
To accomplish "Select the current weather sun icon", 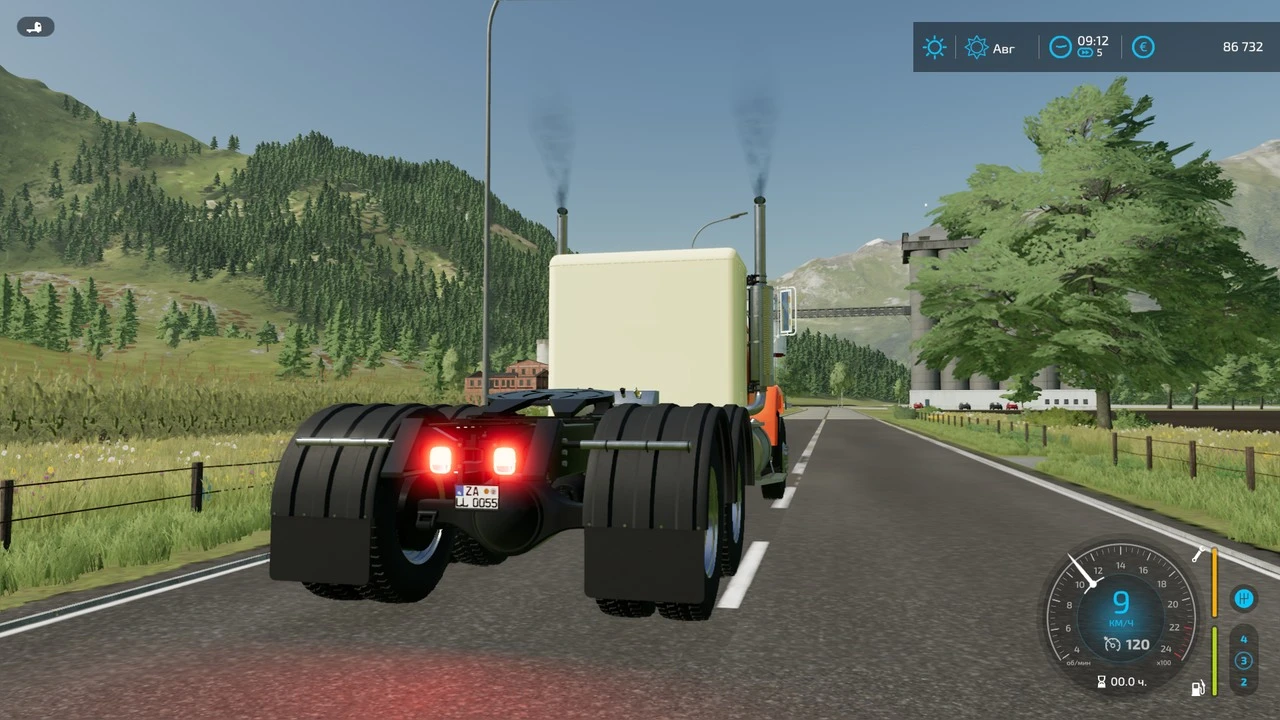I will point(934,47).
